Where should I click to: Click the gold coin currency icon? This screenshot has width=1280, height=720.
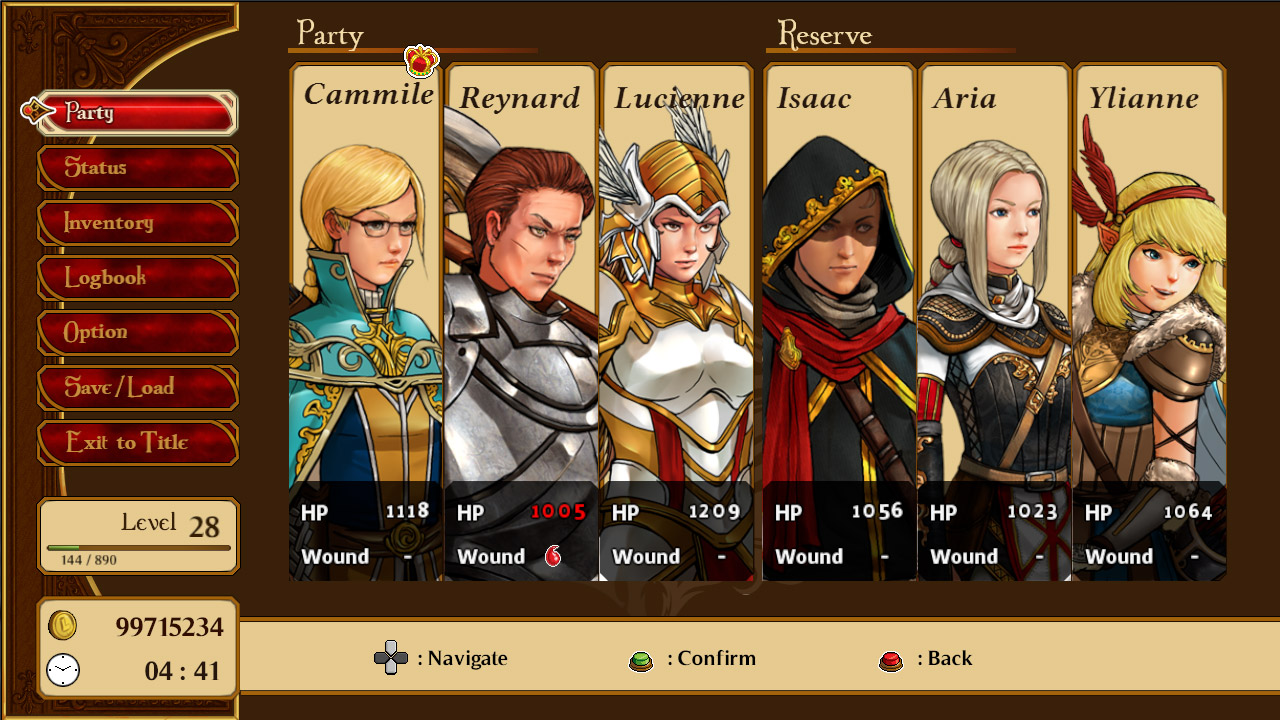(62, 623)
